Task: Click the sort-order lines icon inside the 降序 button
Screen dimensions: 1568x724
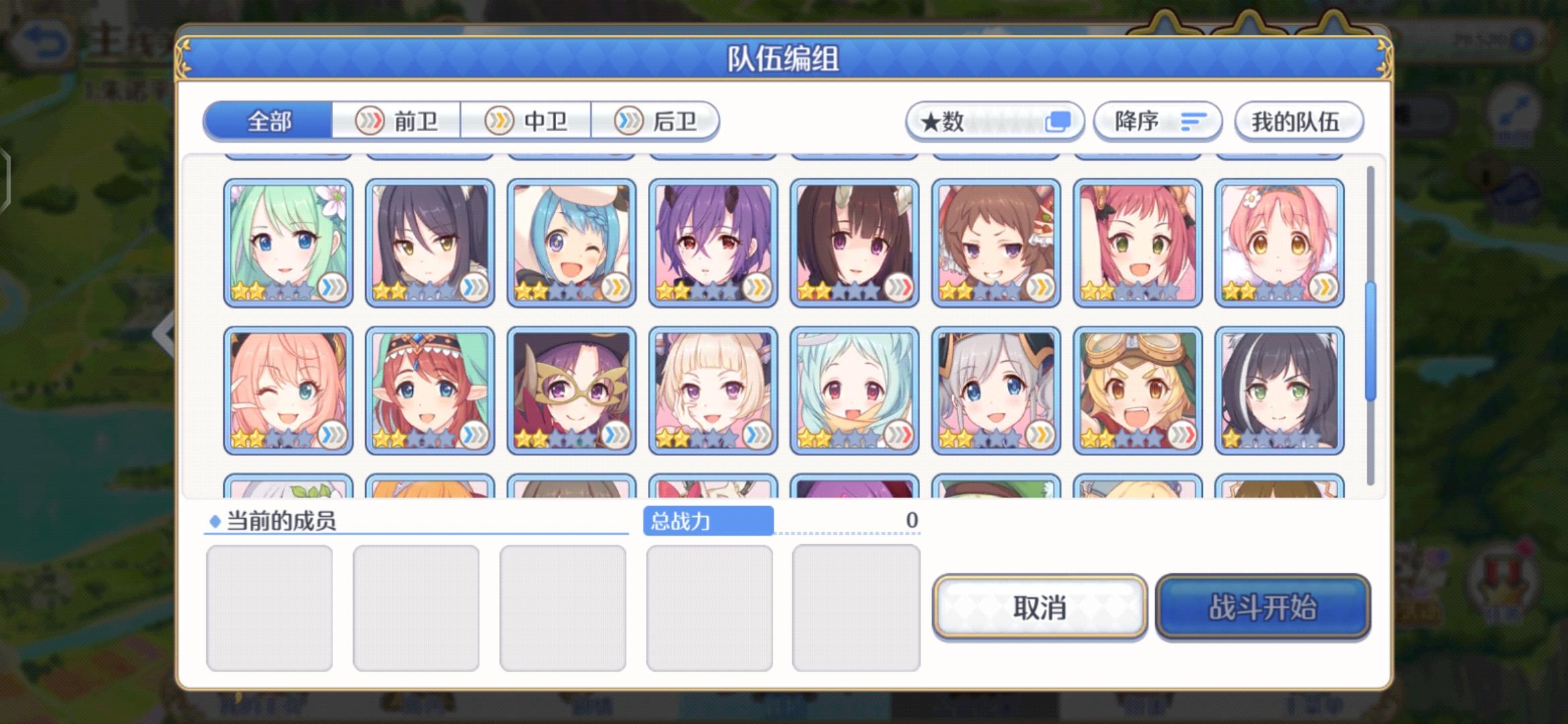Action: coord(1193,123)
